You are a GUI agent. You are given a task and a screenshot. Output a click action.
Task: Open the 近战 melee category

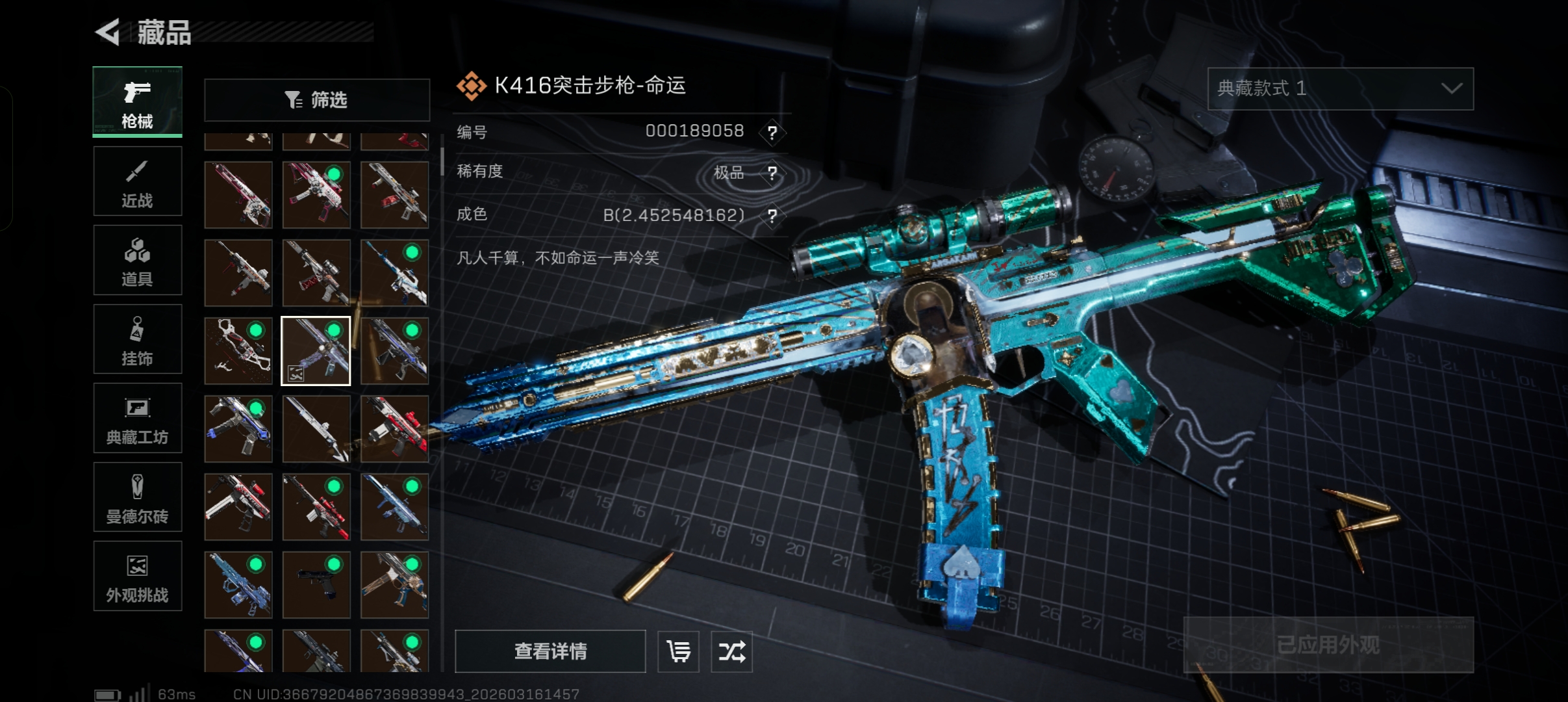pyautogui.click(x=137, y=181)
